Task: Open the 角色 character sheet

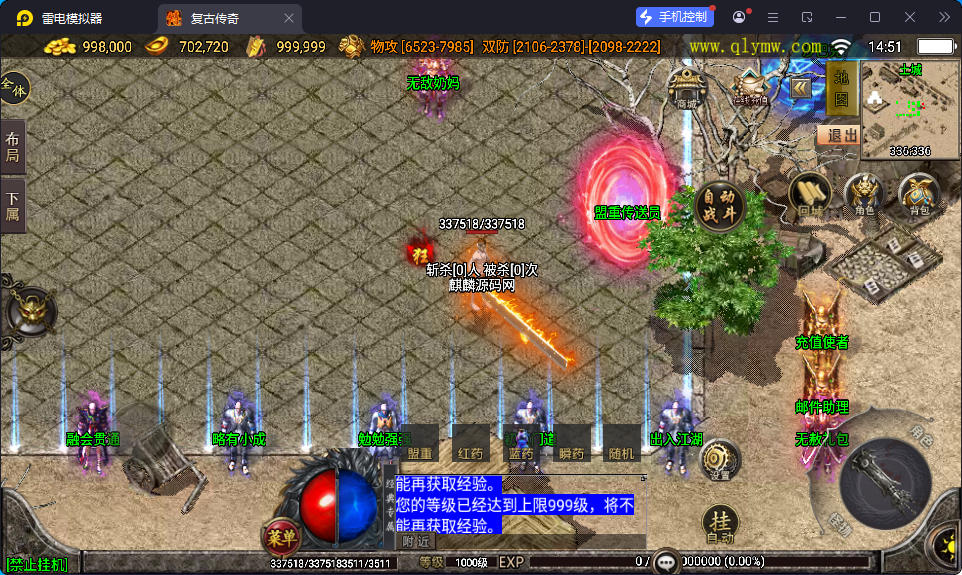Action: 864,194
